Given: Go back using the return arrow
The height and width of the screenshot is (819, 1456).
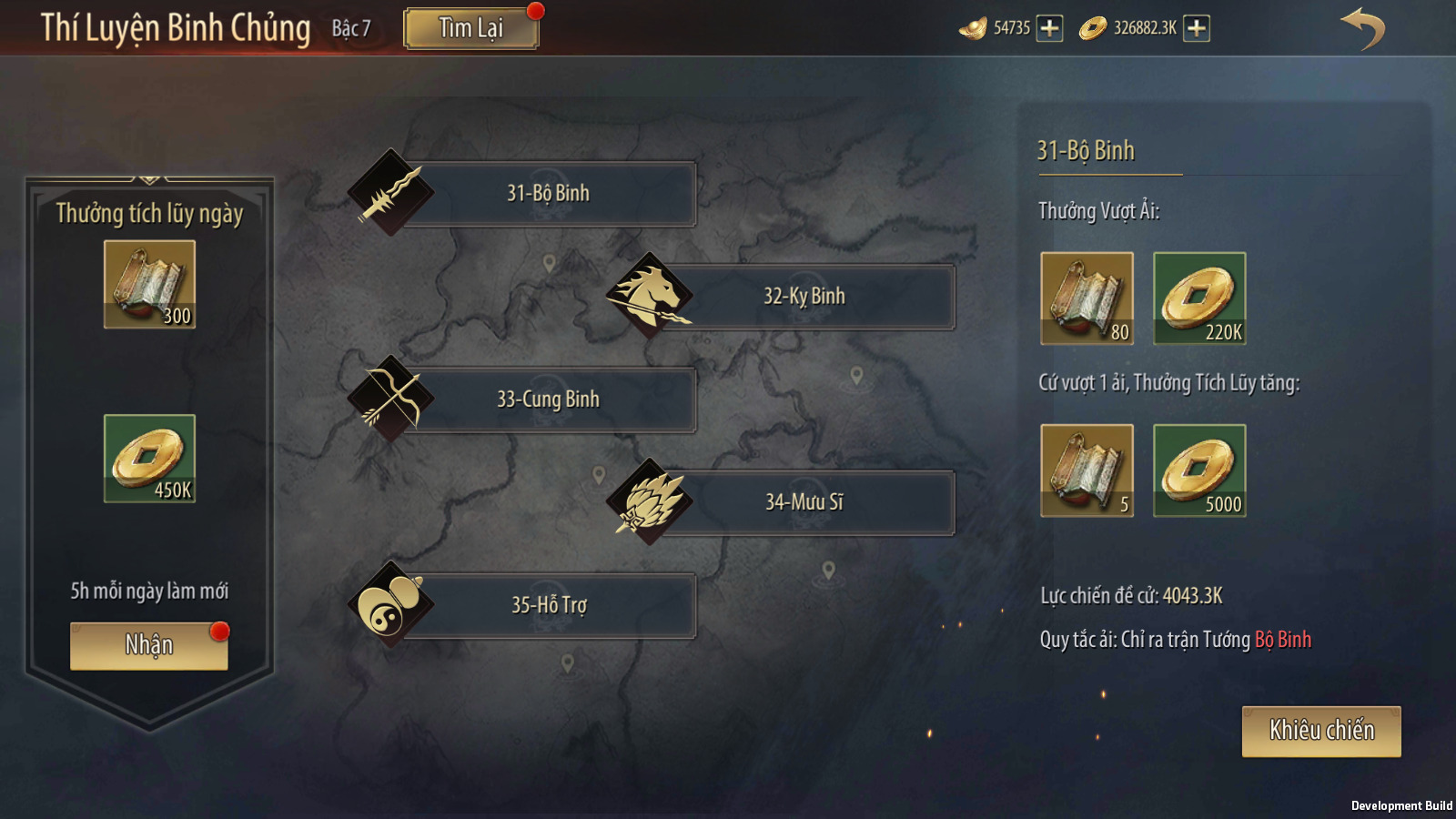Looking at the screenshot, I should [x=1362, y=28].
